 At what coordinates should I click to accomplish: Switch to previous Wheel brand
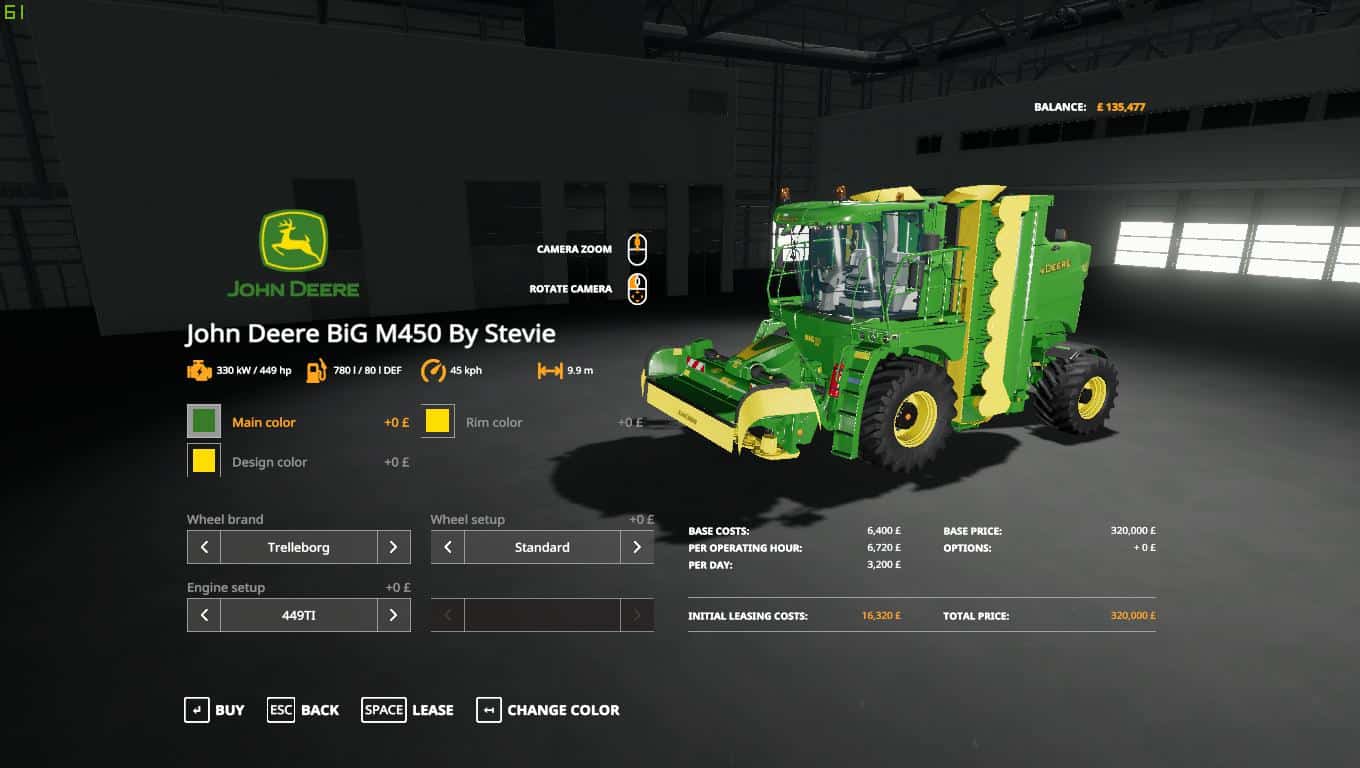pos(204,547)
